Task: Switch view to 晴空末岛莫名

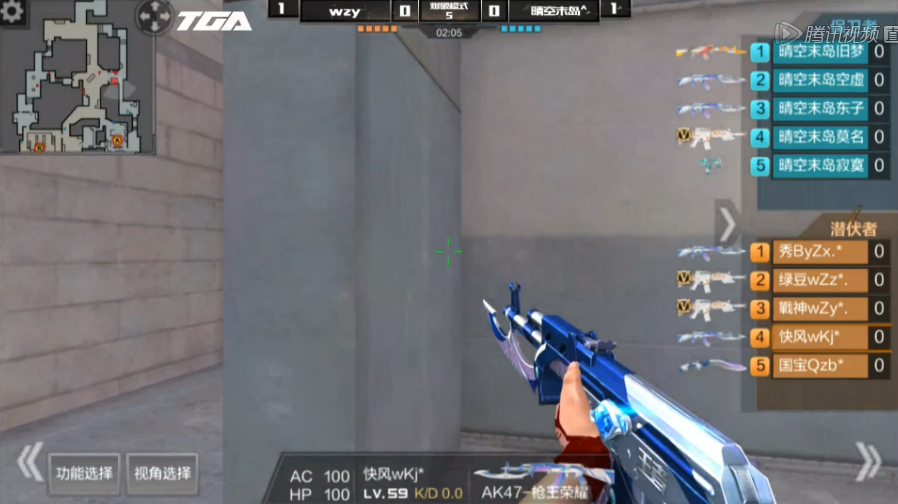Action: 820,136
